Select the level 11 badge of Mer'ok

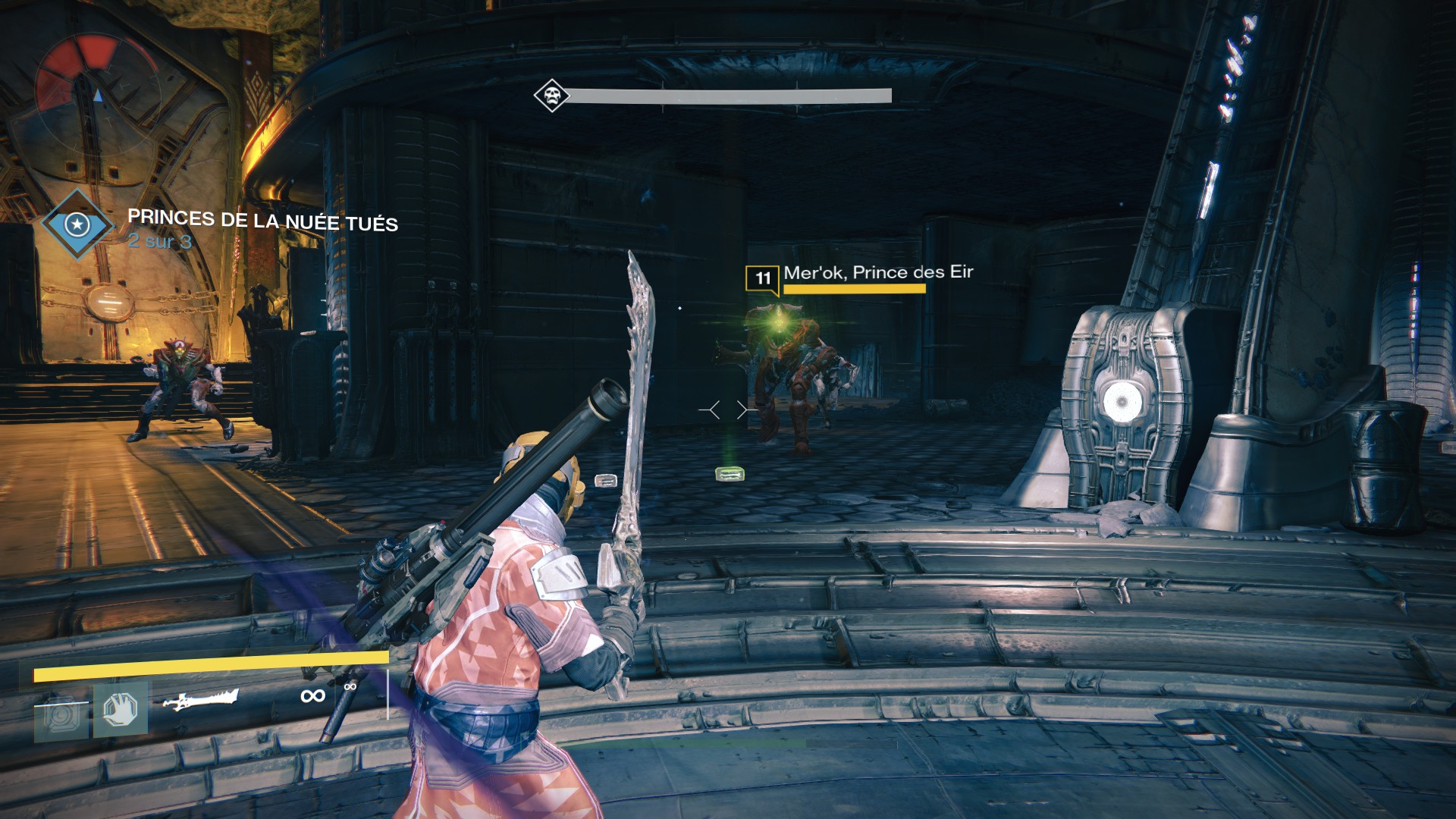pos(762,278)
